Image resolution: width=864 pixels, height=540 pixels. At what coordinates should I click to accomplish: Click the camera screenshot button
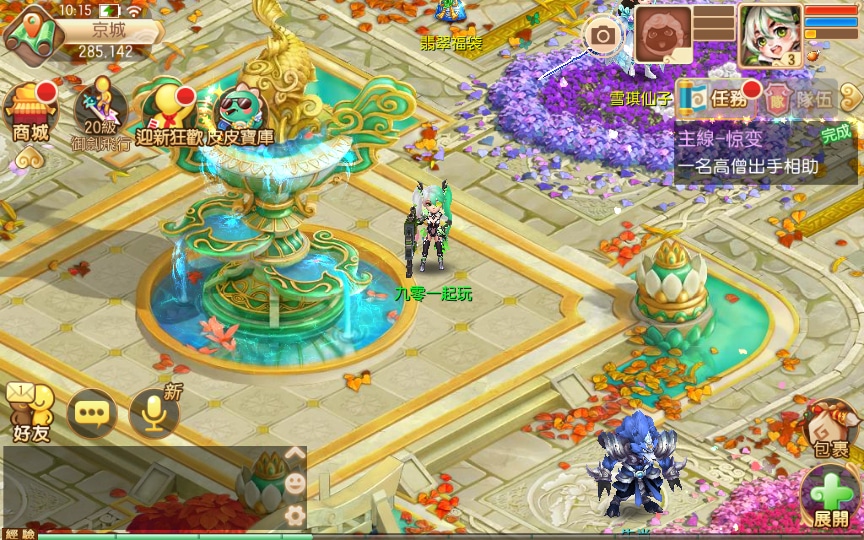point(603,37)
